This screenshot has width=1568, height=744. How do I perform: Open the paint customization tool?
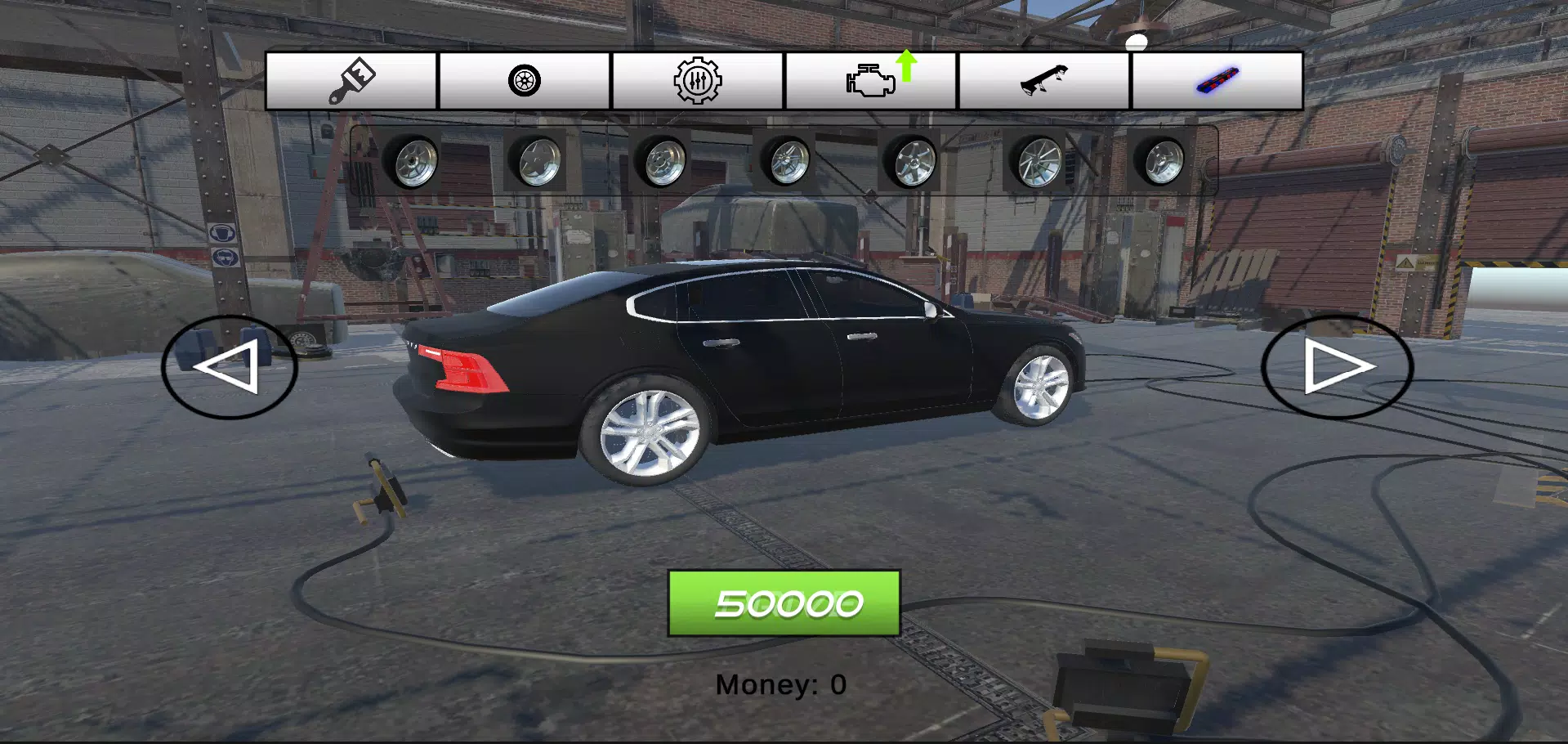(x=351, y=79)
